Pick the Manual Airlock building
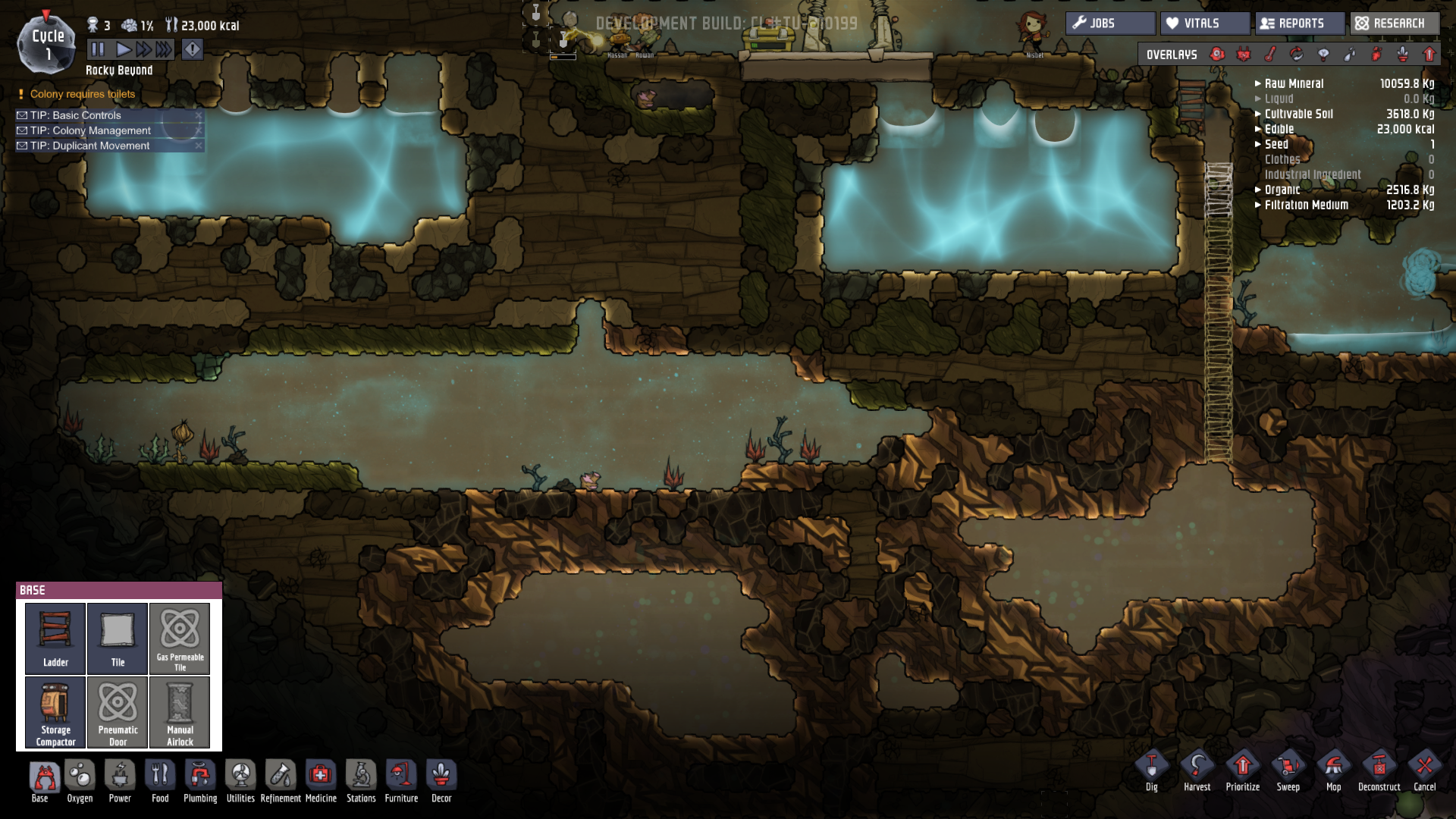The width and height of the screenshot is (1456, 819). tap(180, 712)
